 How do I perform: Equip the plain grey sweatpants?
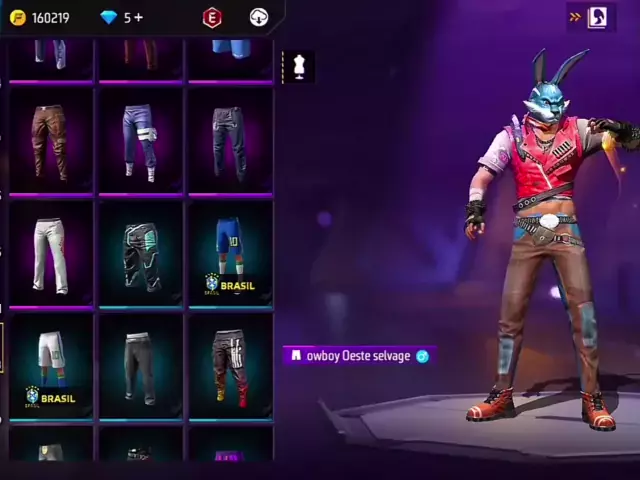[139, 365]
